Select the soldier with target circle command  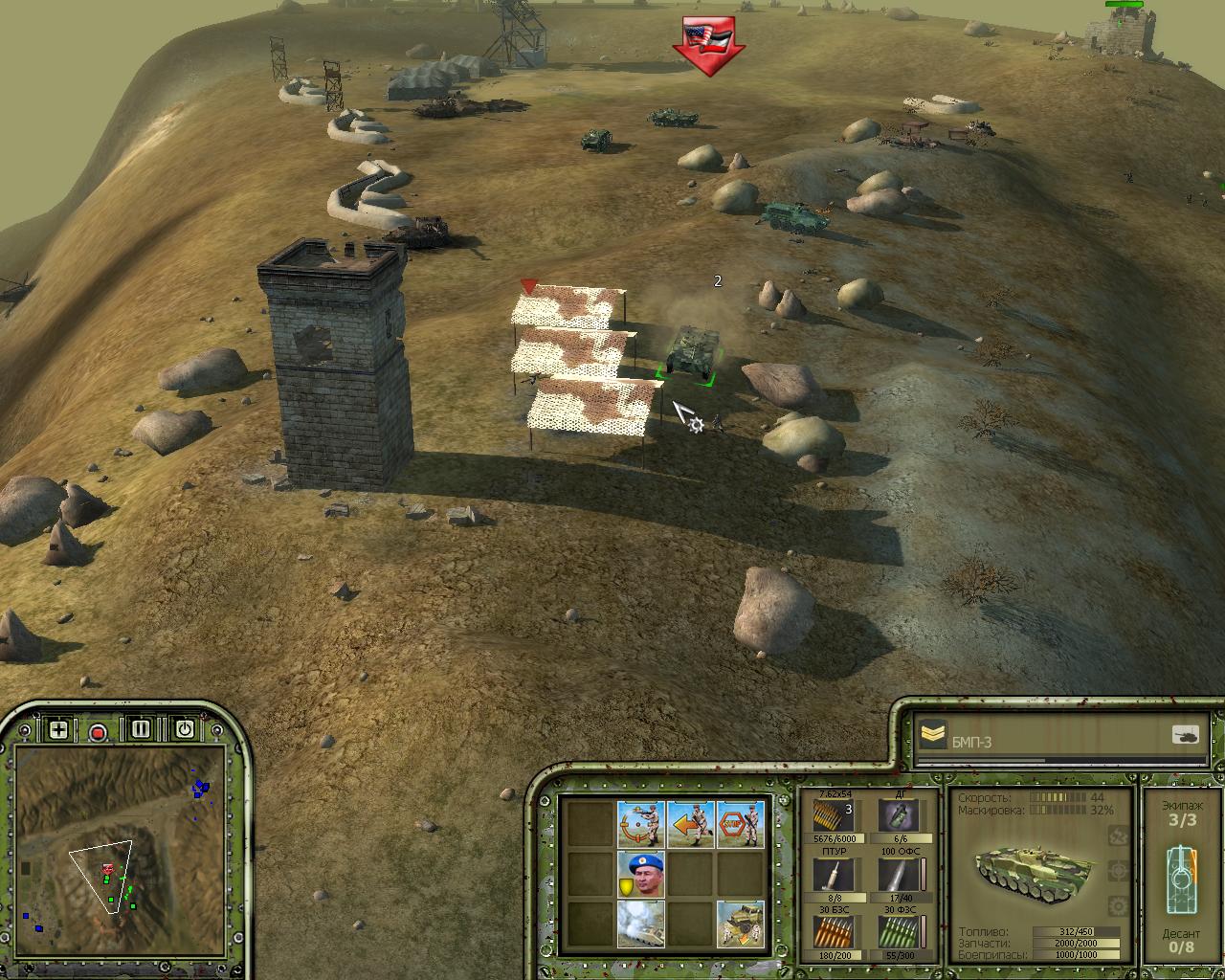tap(640, 823)
